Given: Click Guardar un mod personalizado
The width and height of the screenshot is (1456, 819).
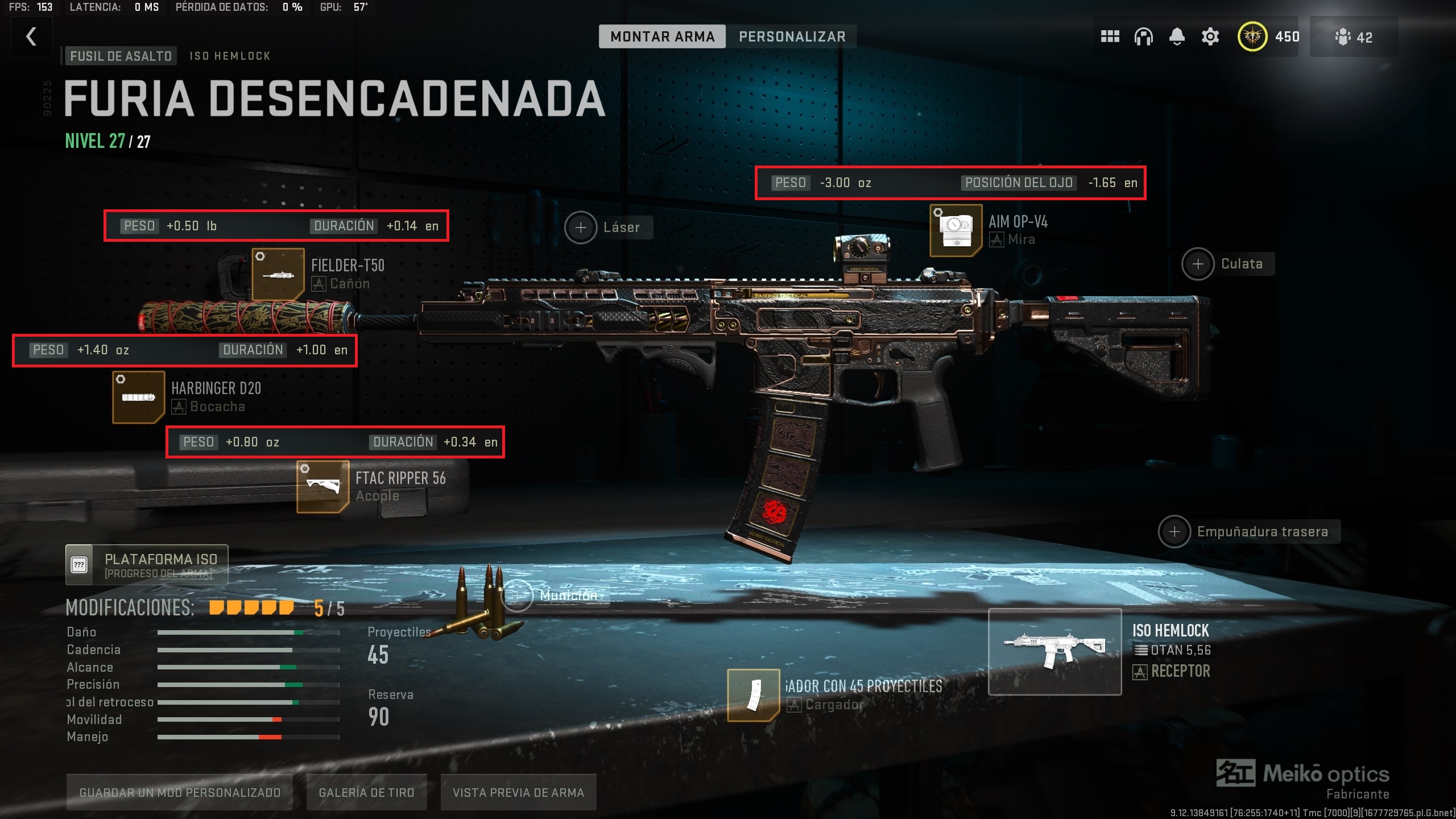Looking at the screenshot, I should (x=180, y=792).
